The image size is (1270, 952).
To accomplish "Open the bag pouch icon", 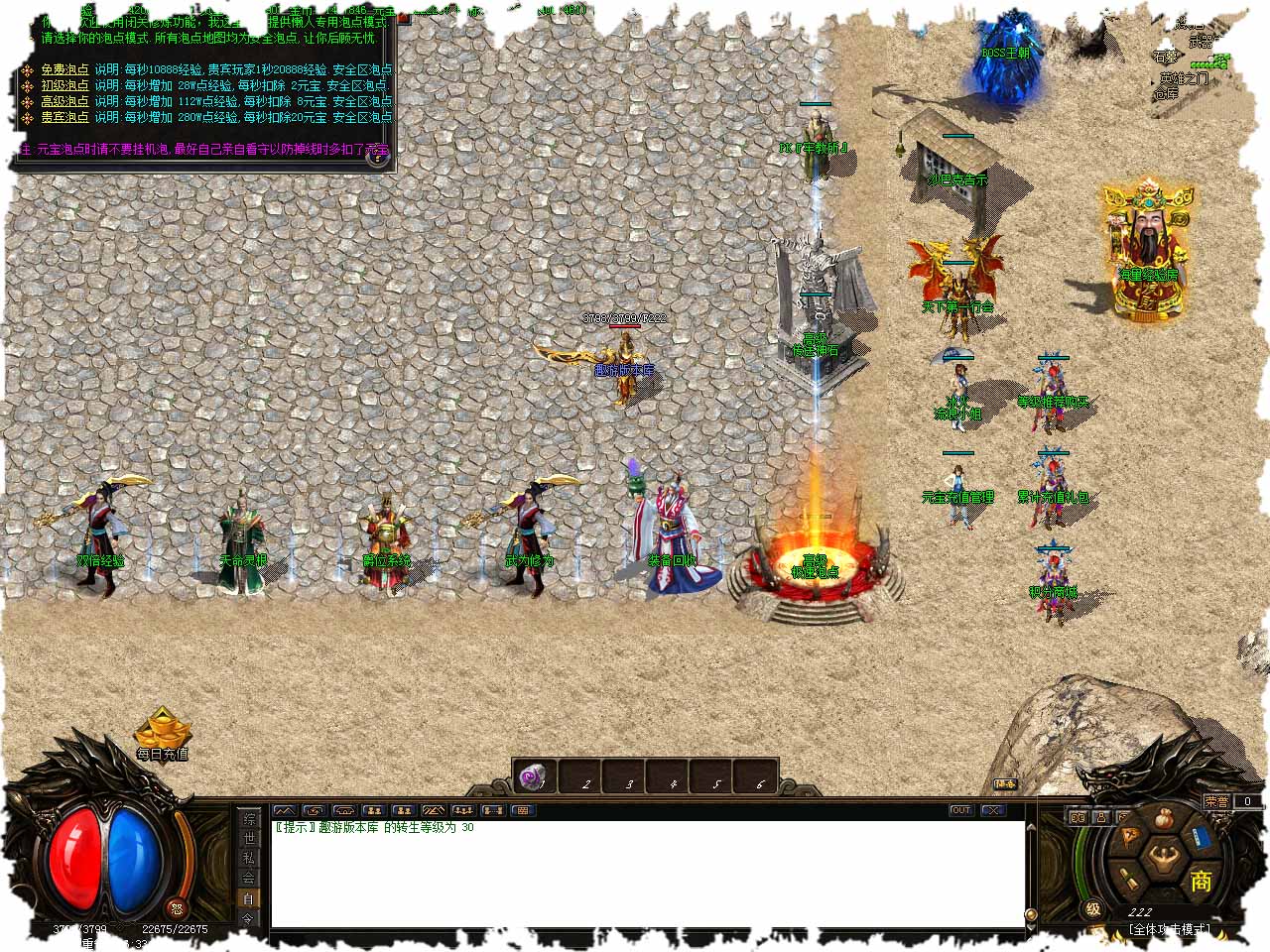I will pos(1166,819).
